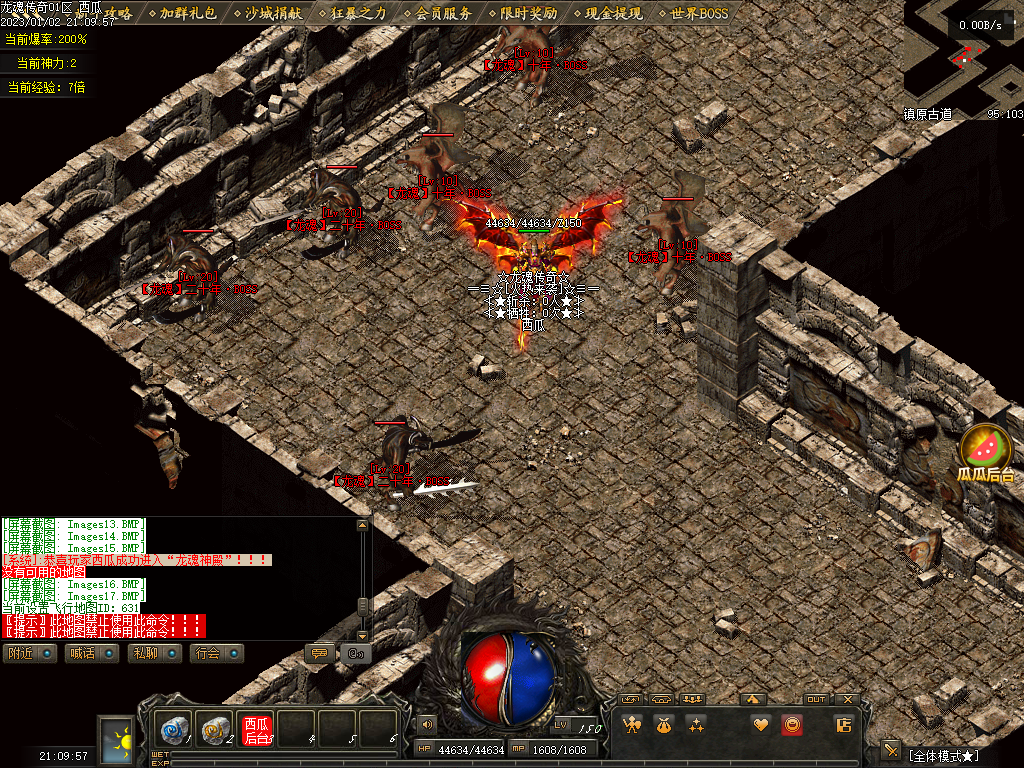
Task: Click the 全体模式 attack mode label
Action: pyautogui.click(x=943, y=754)
